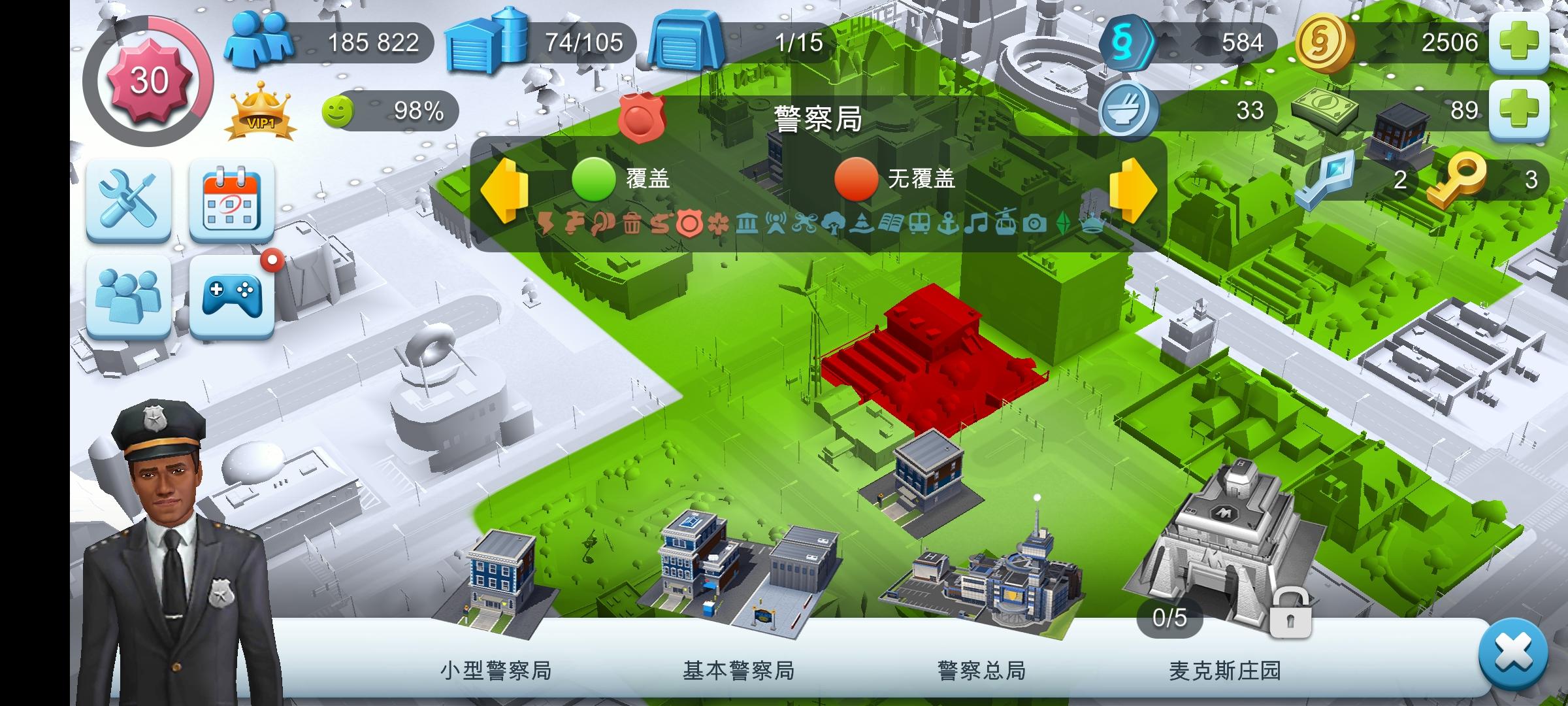Select the fire service coverage icon
This screenshot has height=706, width=1568.
pyautogui.click(x=660, y=222)
